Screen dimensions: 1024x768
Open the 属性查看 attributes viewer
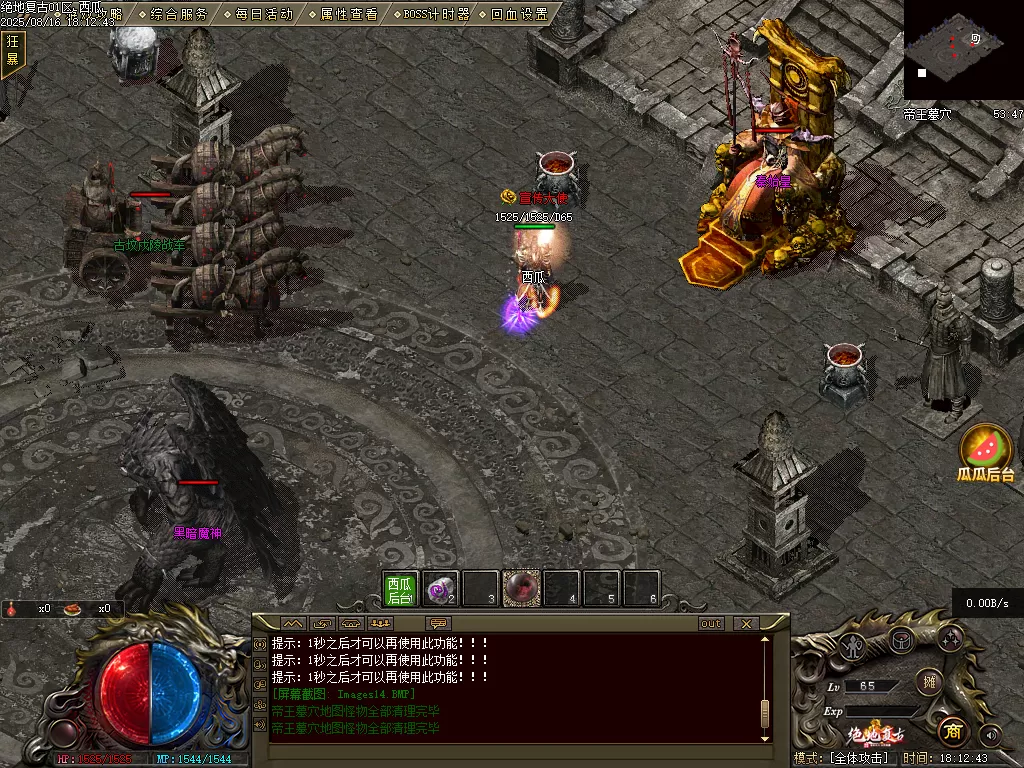349,14
